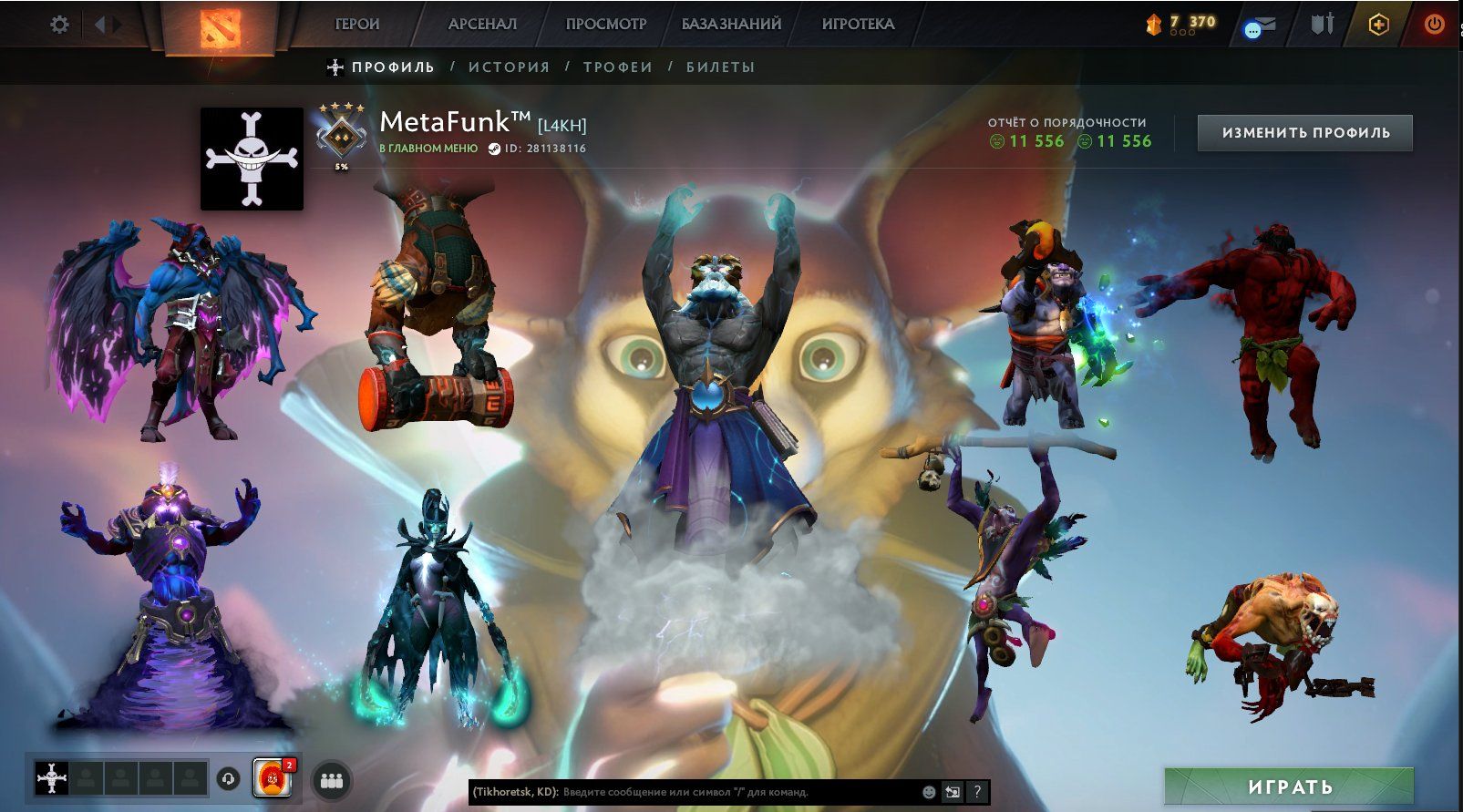Open the friends list group icon
1463x812 pixels.
click(x=332, y=780)
